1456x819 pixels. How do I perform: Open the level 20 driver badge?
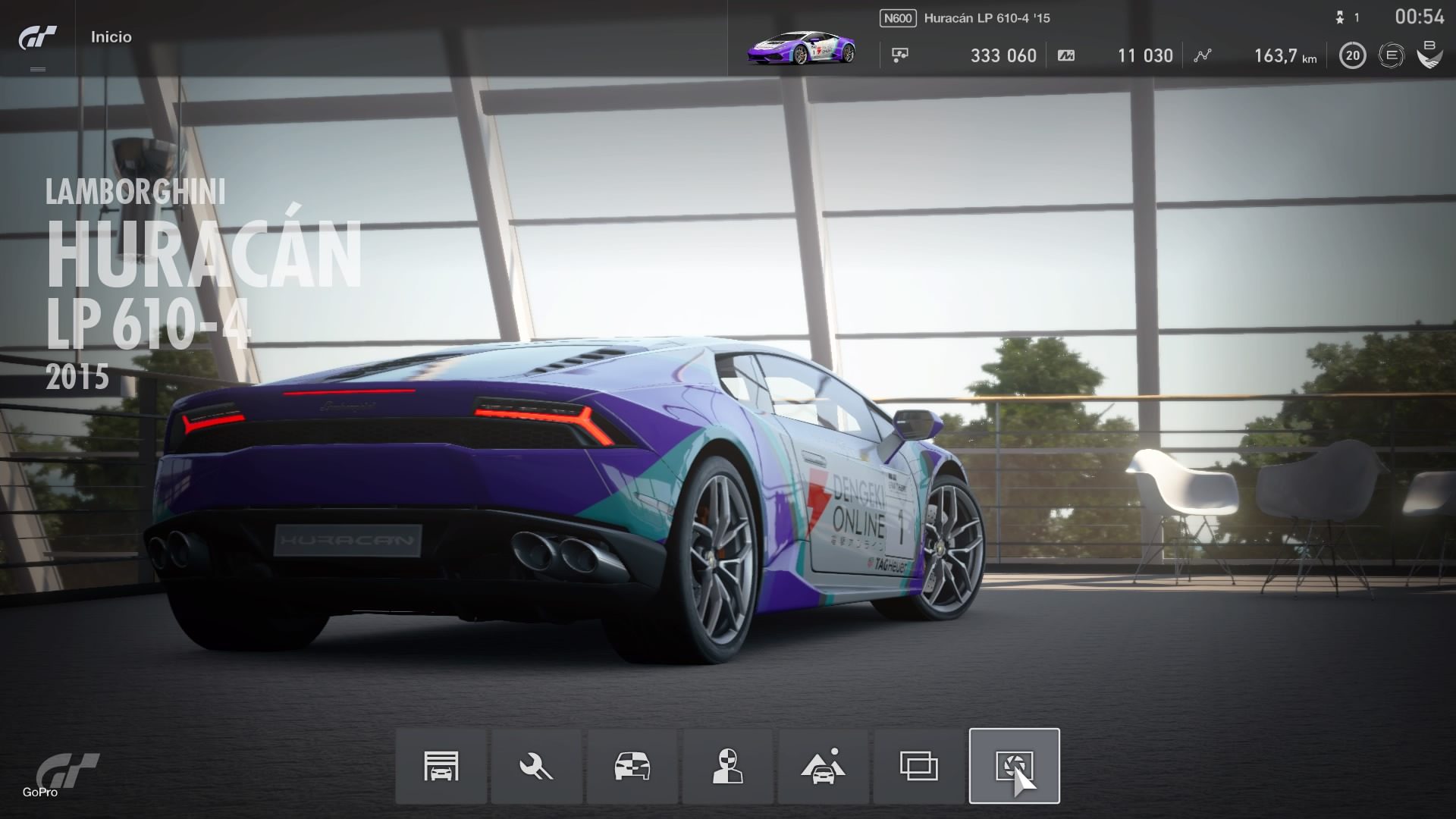(x=1352, y=55)
